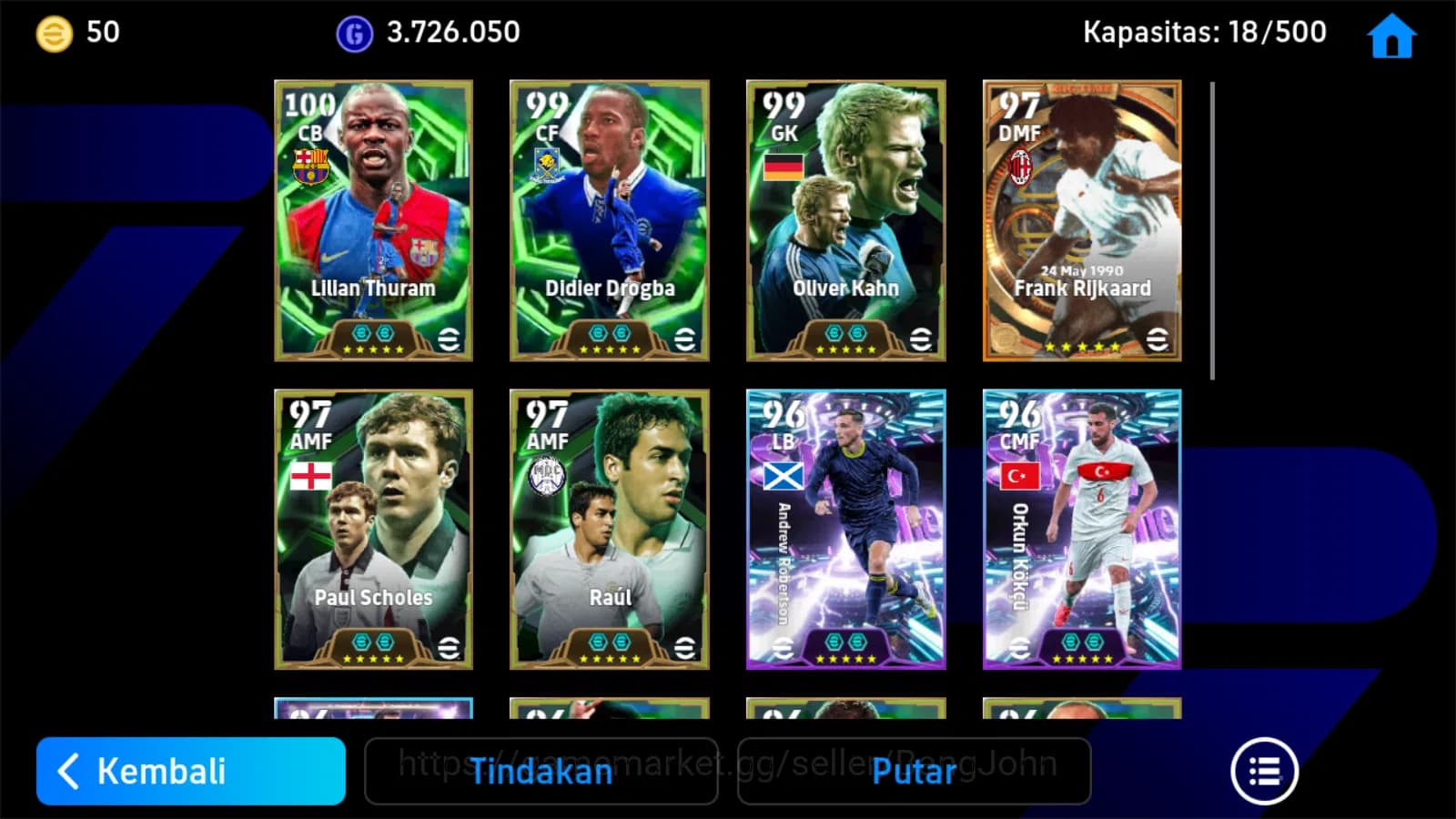Select the Lilian Thuram 100-rated card
This screenshot has height=819, width=1456.
[x=372, y=218]
